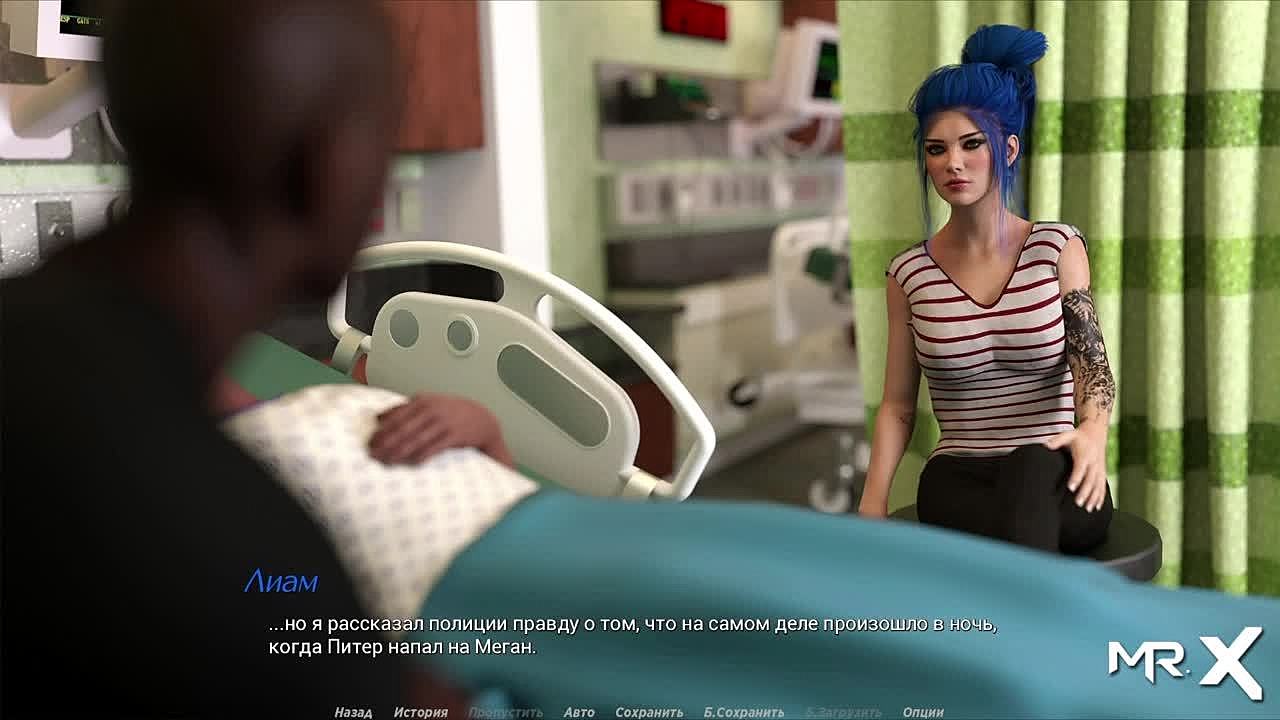Open the Опции settings menu
This screenshot has height=720, width=1280.
click(x=923, y=712)
